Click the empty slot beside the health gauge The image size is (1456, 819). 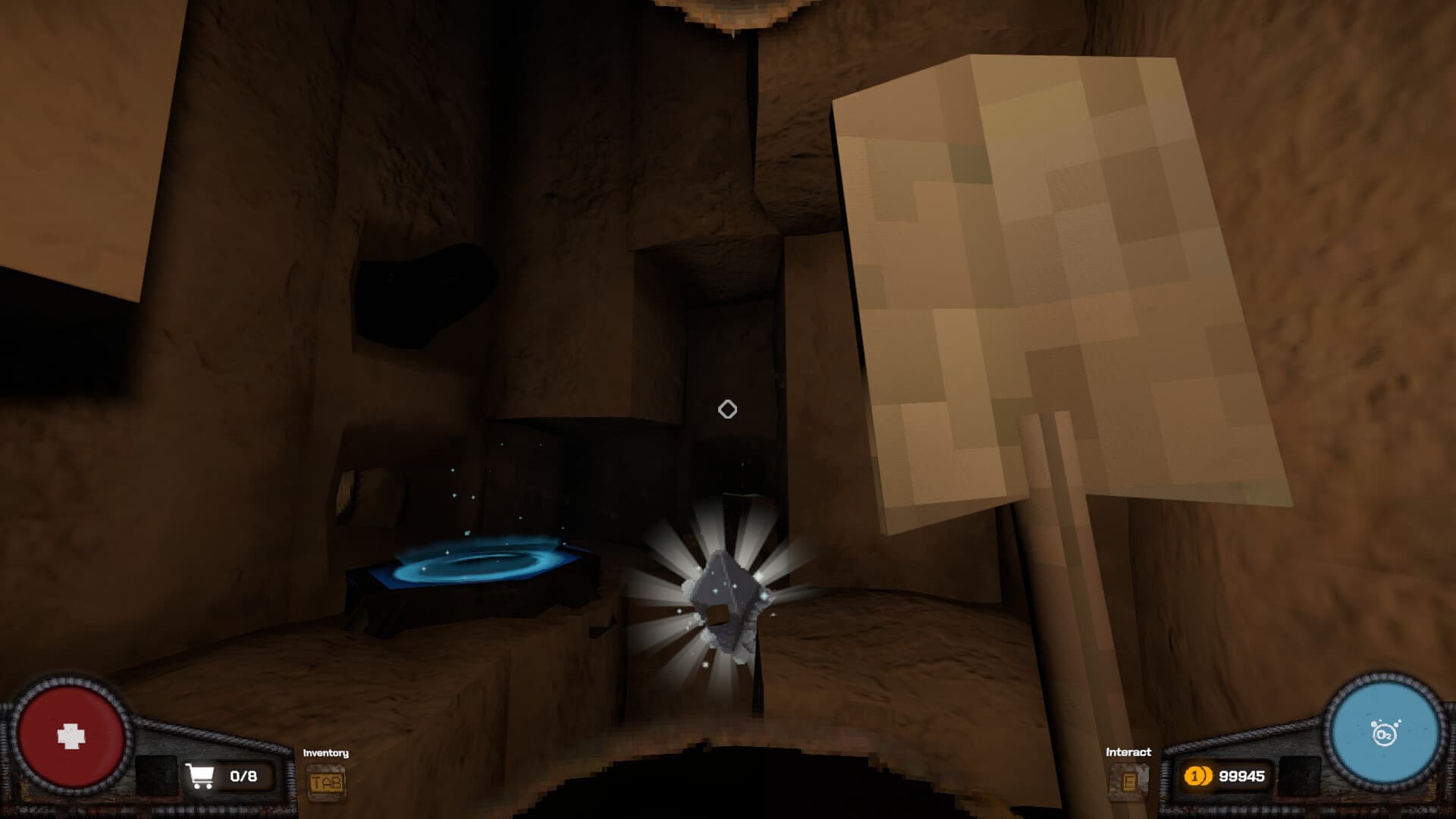point(155,773)
